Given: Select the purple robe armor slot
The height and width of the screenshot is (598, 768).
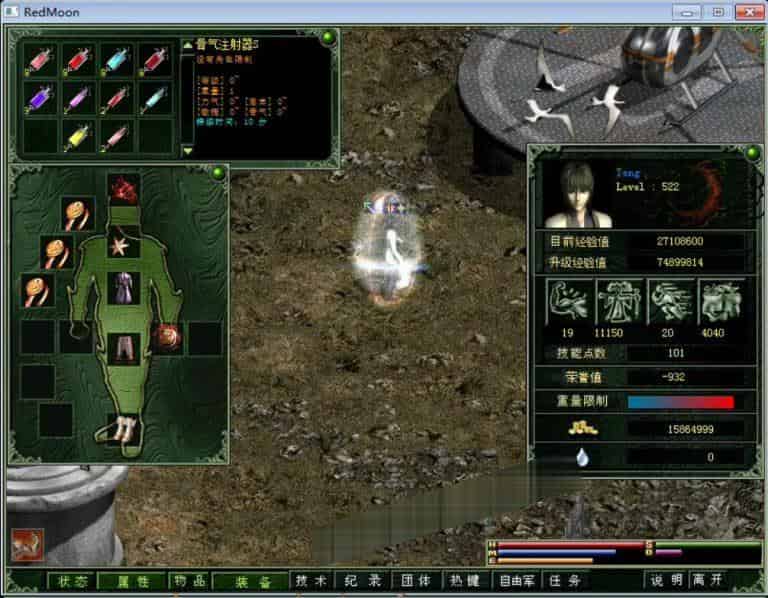Looking at the screenshot, I should pos(124,288).
